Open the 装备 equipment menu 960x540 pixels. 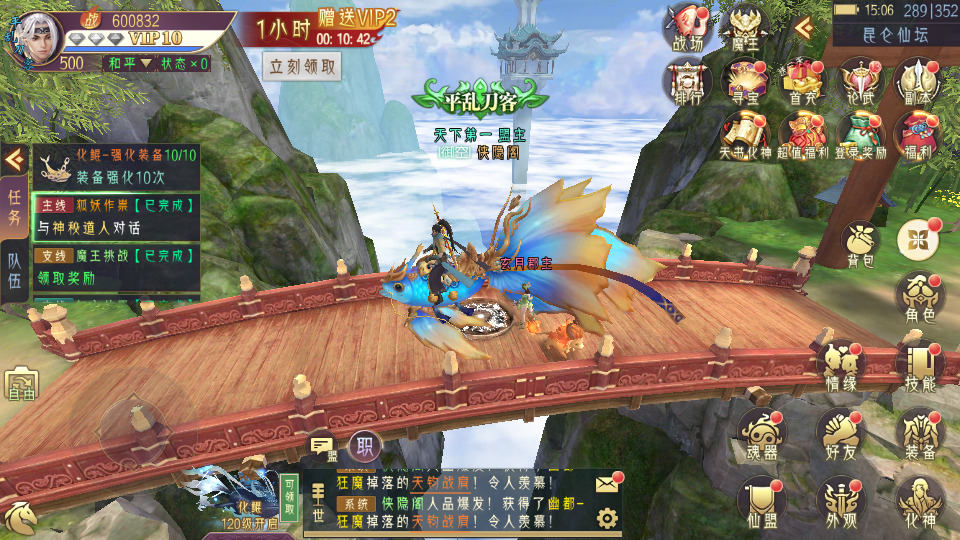(x=919, y=436)
